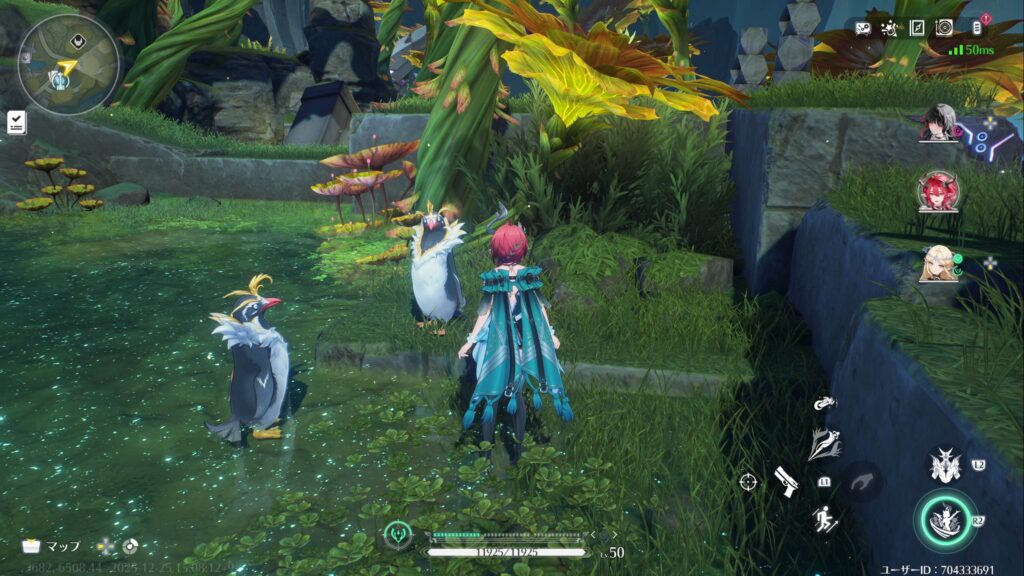Select the red-haired horned character portrait
The image size is (1024, 576).
click(x=938, y=192)
